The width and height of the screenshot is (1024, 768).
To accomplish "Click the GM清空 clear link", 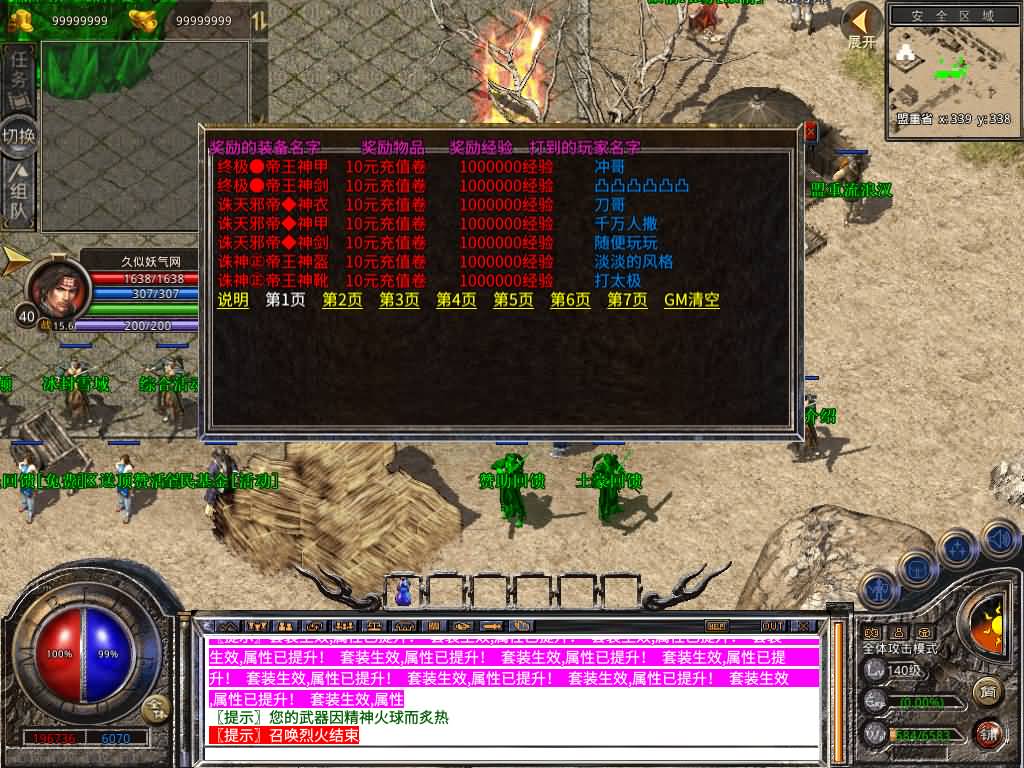I will pyautogui.click(x=691, y=300).
